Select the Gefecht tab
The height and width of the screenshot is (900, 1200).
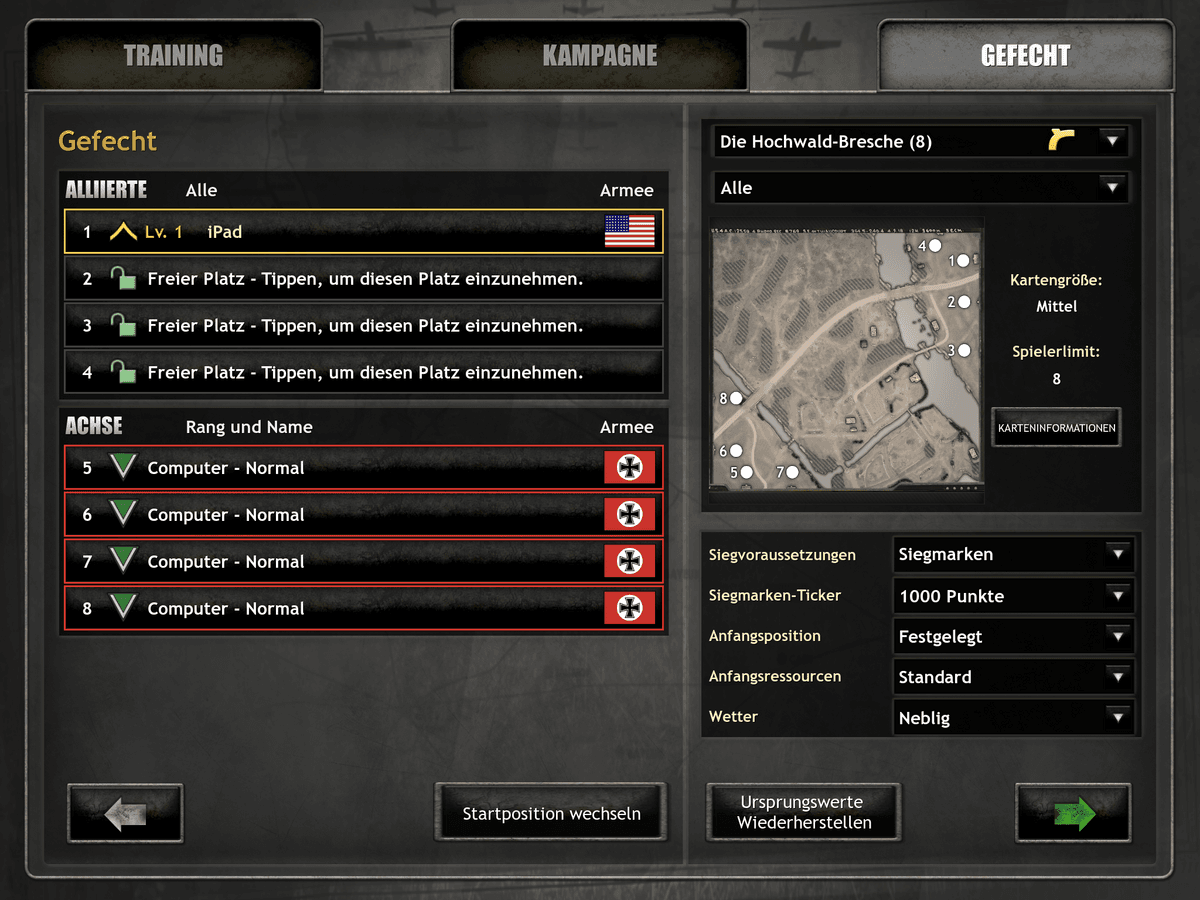coord(1025,56)
